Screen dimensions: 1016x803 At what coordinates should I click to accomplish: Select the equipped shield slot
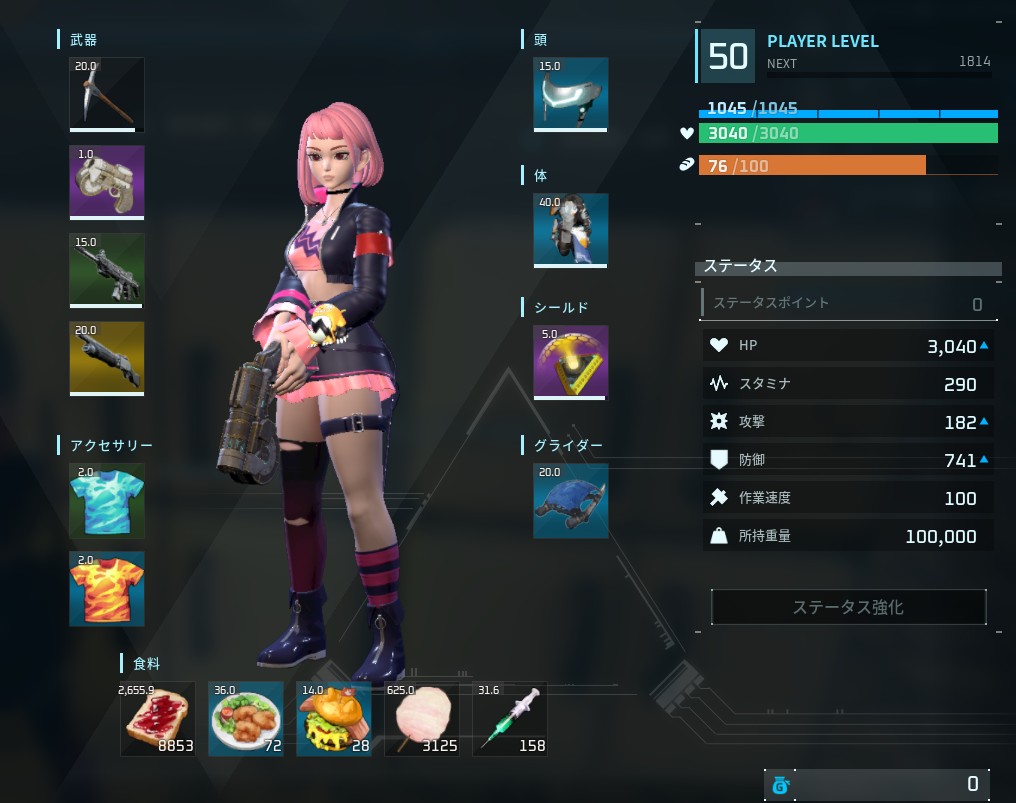[570, 362]
